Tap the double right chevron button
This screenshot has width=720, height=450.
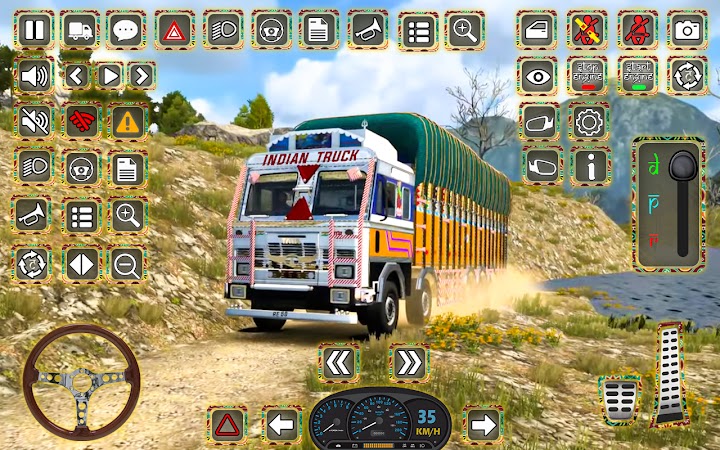tap(408, 362)
